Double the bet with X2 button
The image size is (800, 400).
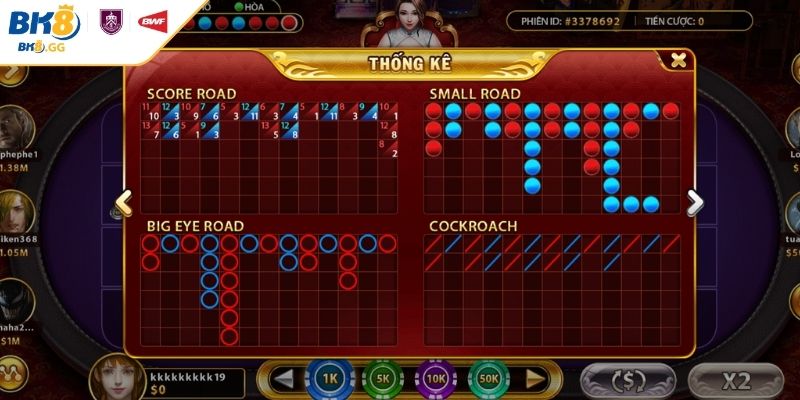[x=736, y=380]
